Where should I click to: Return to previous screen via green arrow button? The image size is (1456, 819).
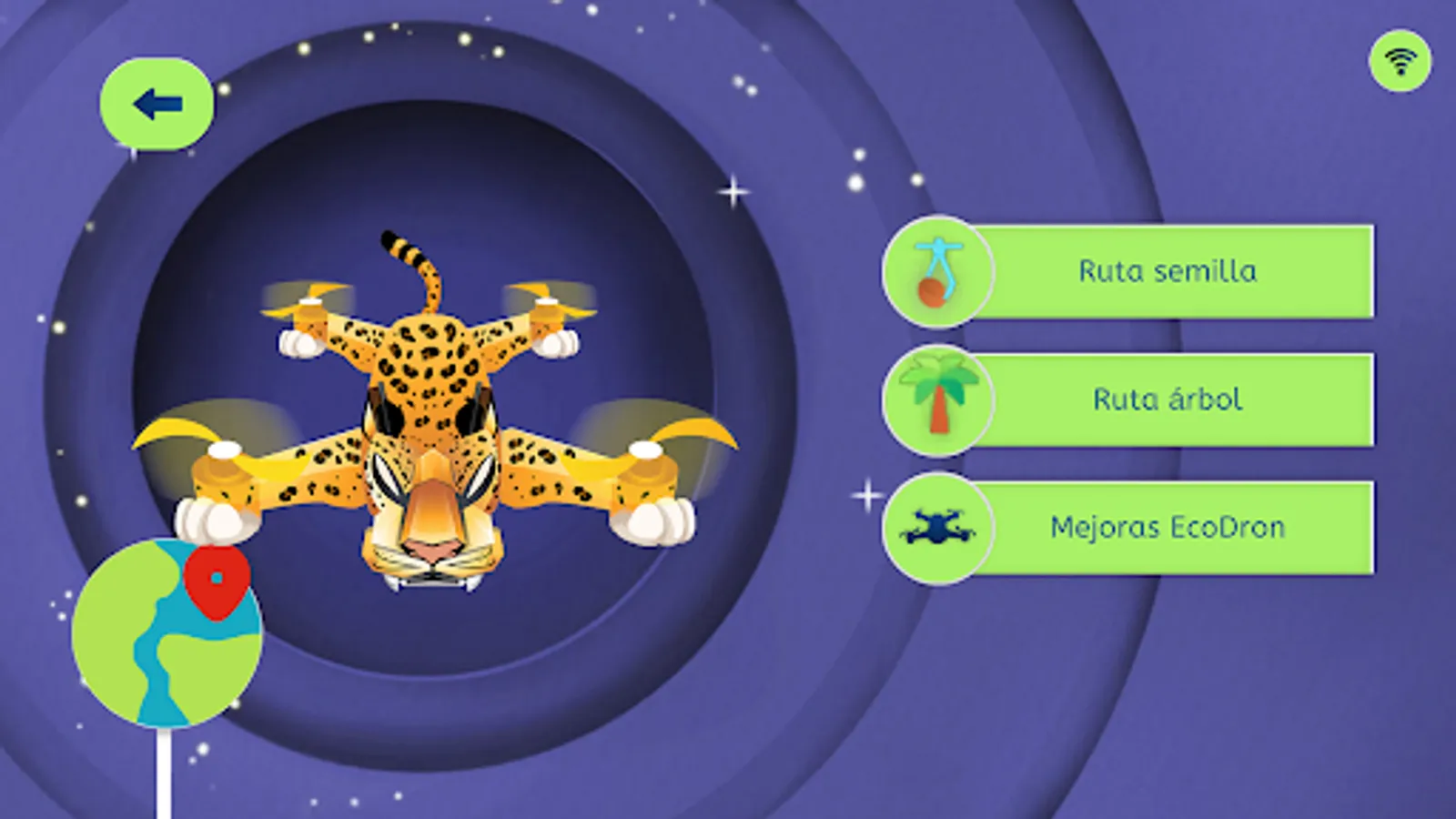tap(155, 102)
